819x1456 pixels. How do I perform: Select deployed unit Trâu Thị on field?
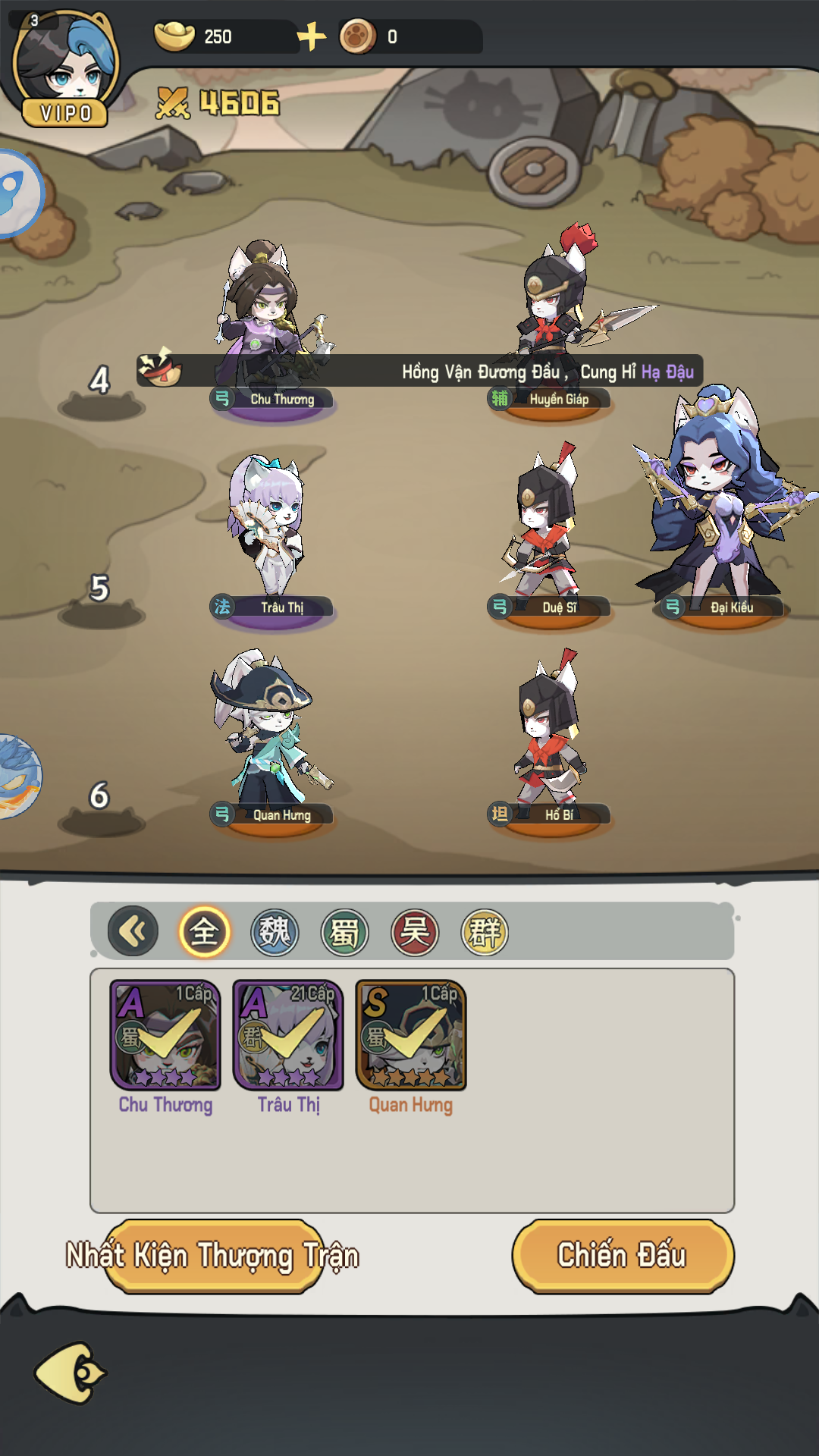271,531
